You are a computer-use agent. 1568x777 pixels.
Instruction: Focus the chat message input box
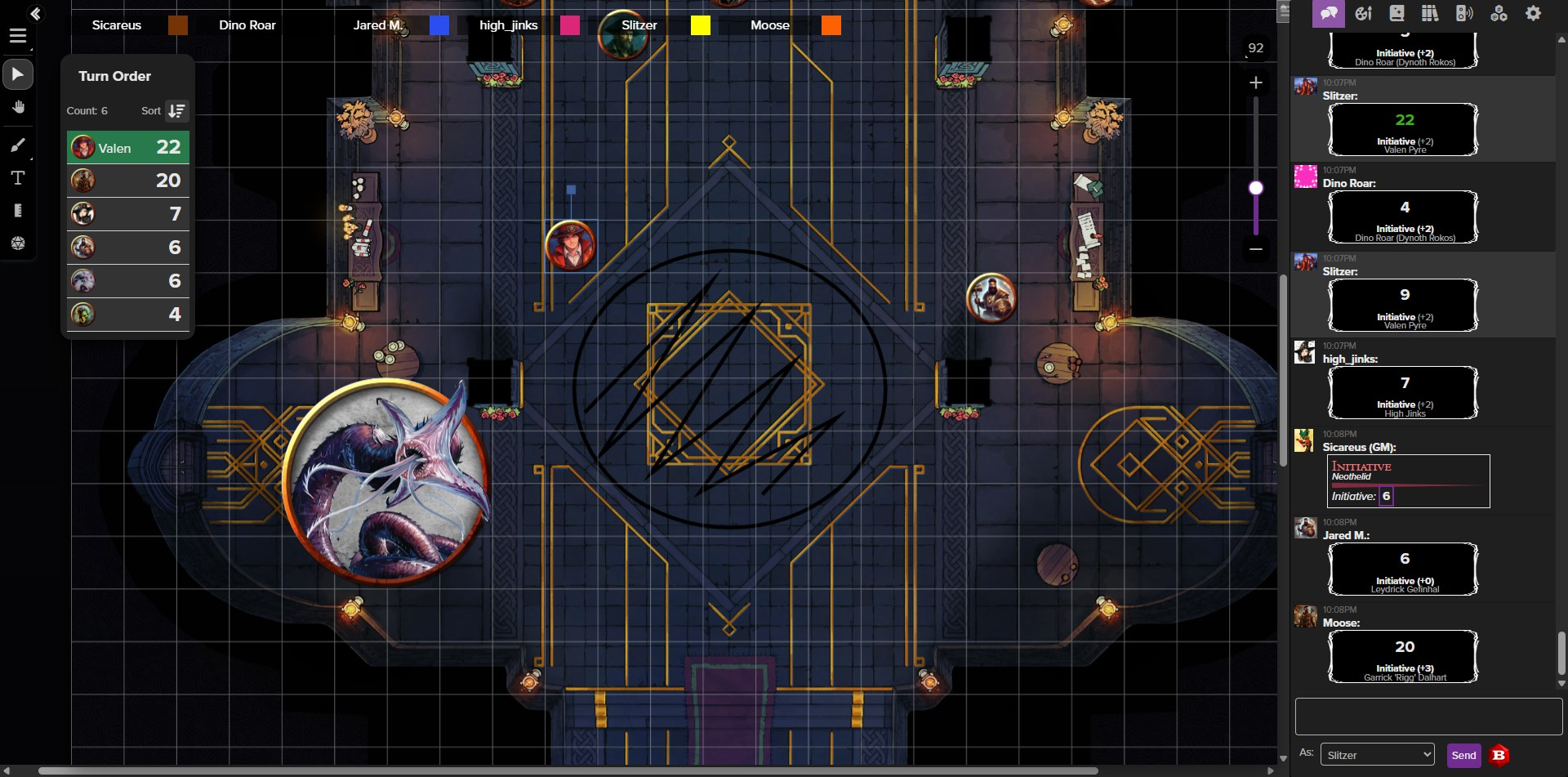point(1428,717)
